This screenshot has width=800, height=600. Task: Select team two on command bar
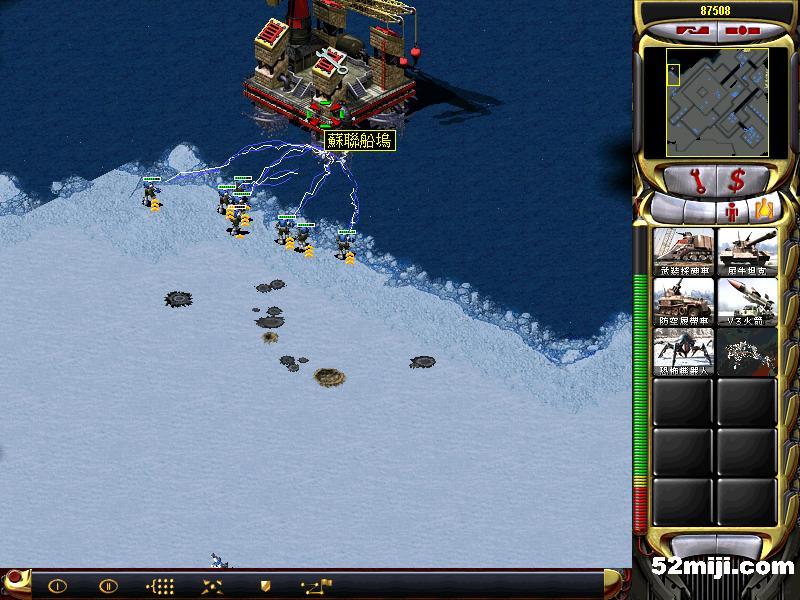click(x=108, y=586)
